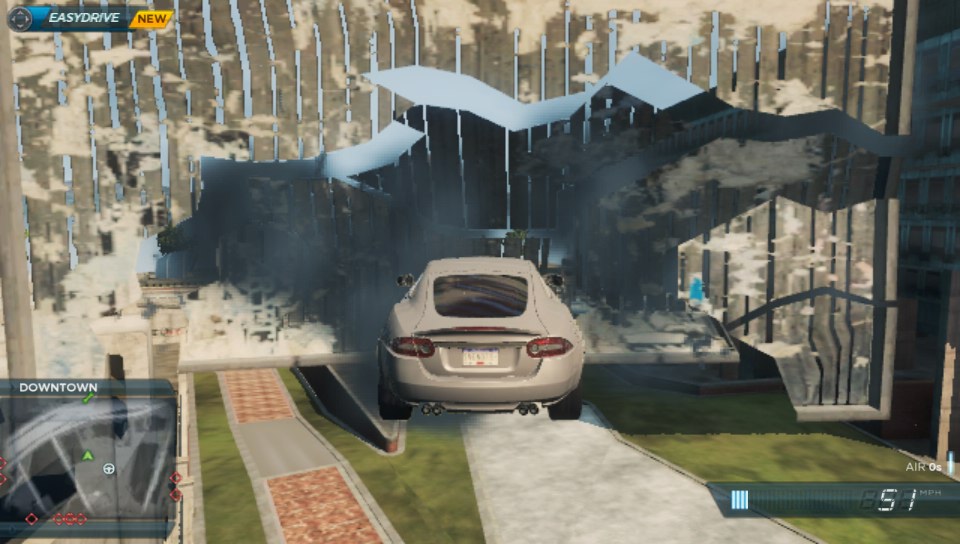Click the yellow NEW badge
Viewport: 960px width, 544px height.
(x=151, y=18)
